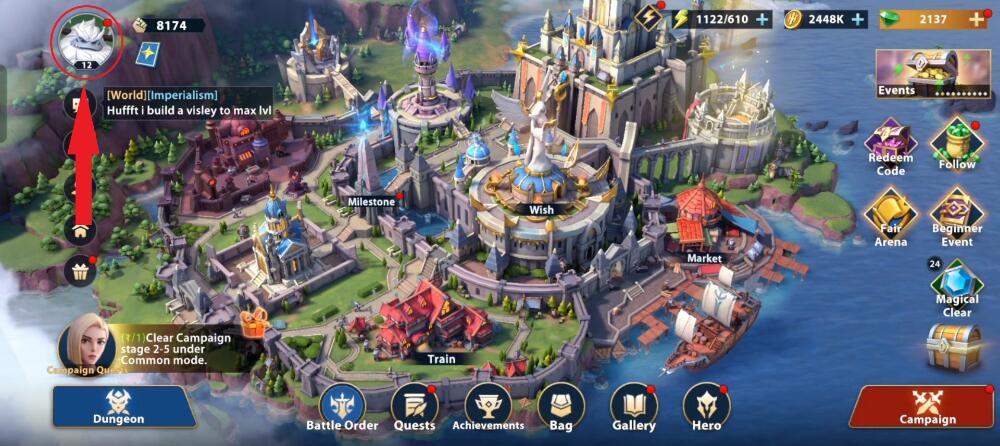The width and height of the screenshot is (1000, 446).
Task: Open the Achievements screen
Action: coord(488,406)
